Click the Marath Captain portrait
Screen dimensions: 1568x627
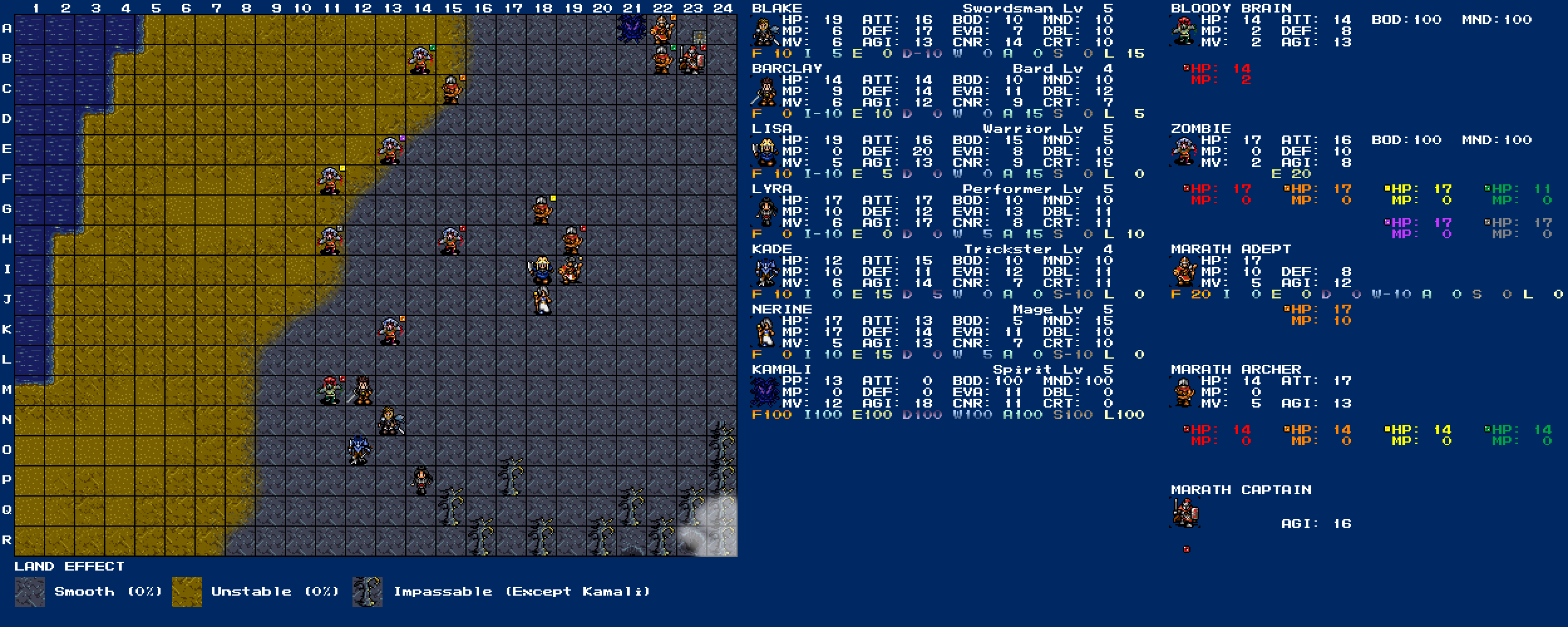point(1184,513)
